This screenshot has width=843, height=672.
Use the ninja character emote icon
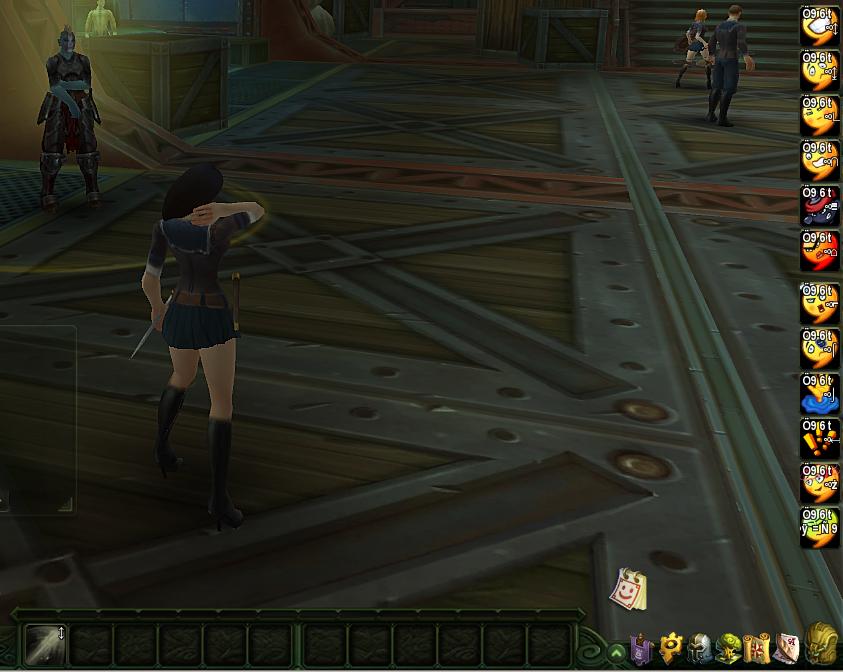820,206
